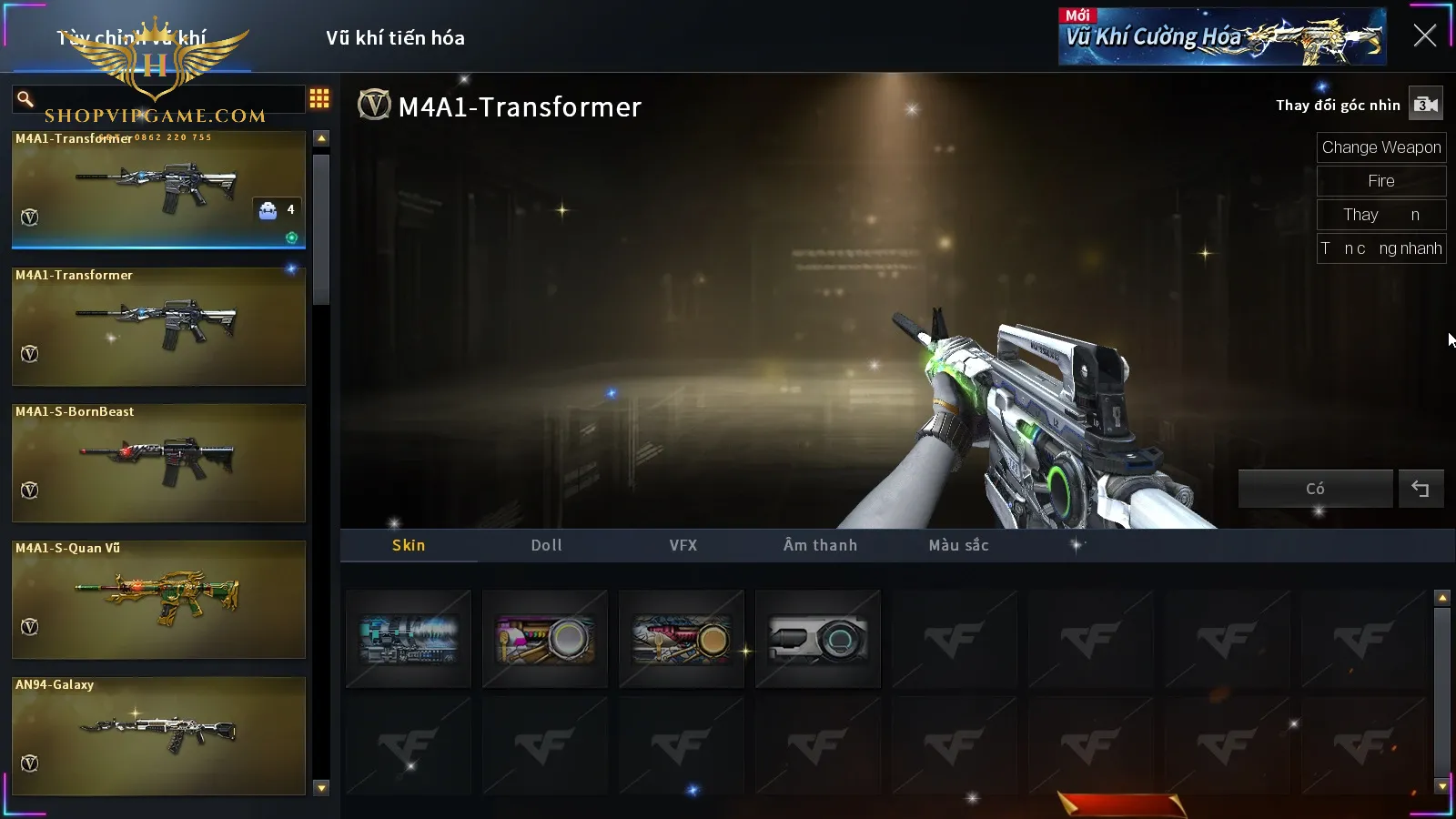This screenshot has height=819, width=1456.
Task: Click the weapon list scroll-down arrow
Action: pos(321,788)
